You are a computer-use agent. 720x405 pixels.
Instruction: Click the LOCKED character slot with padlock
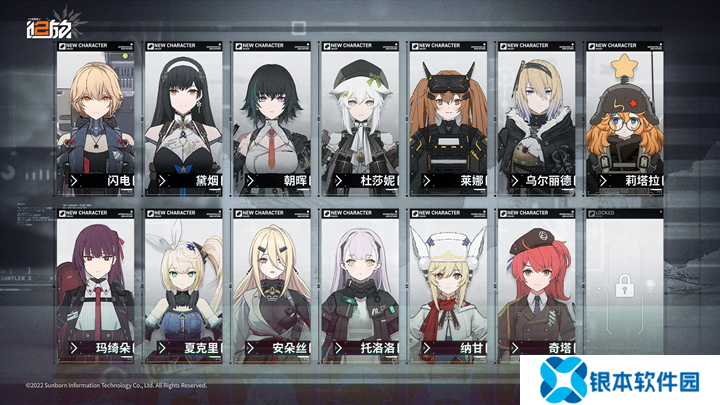coord(625,285)
